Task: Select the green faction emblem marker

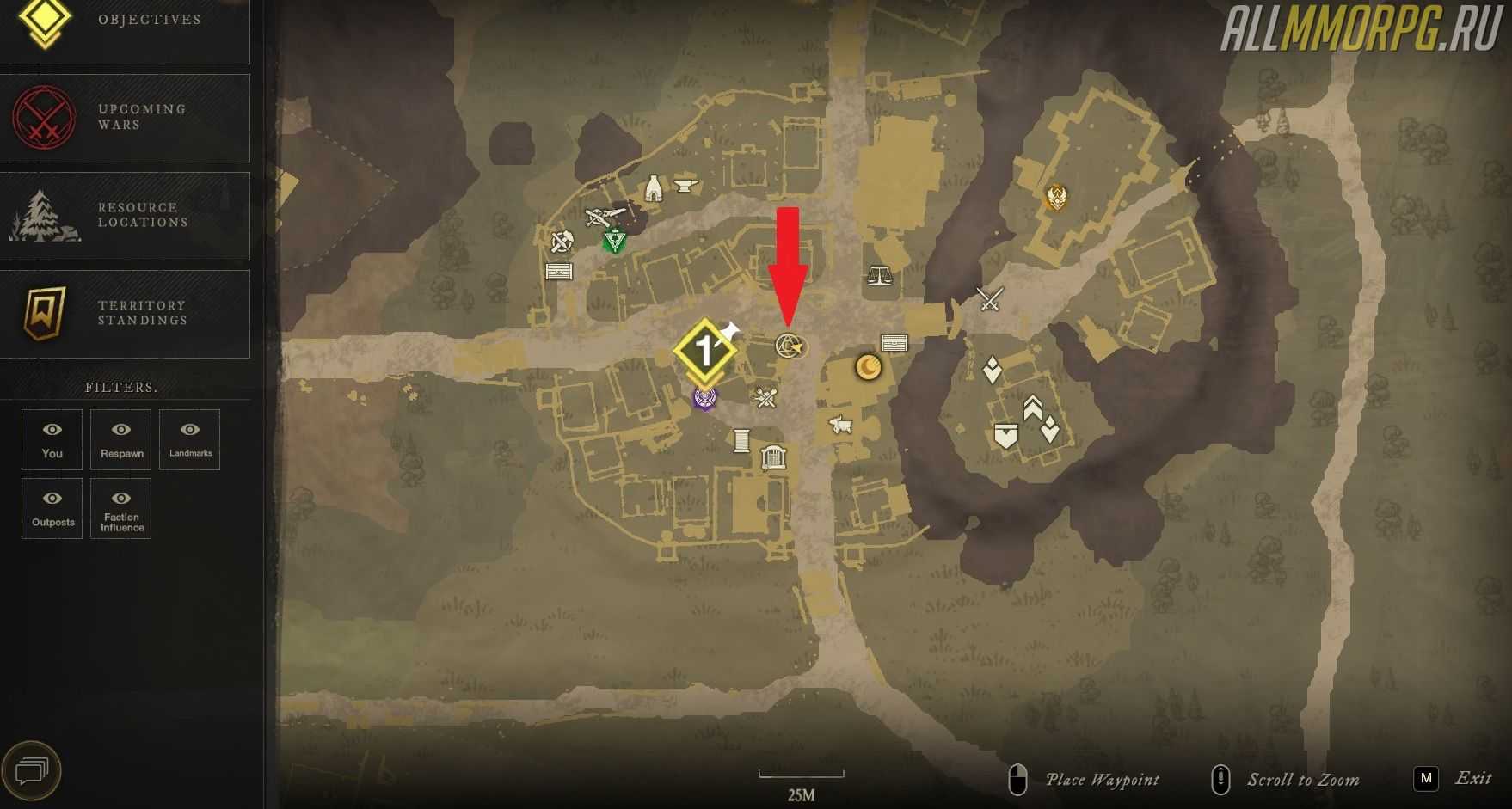Action: (614, 242)
